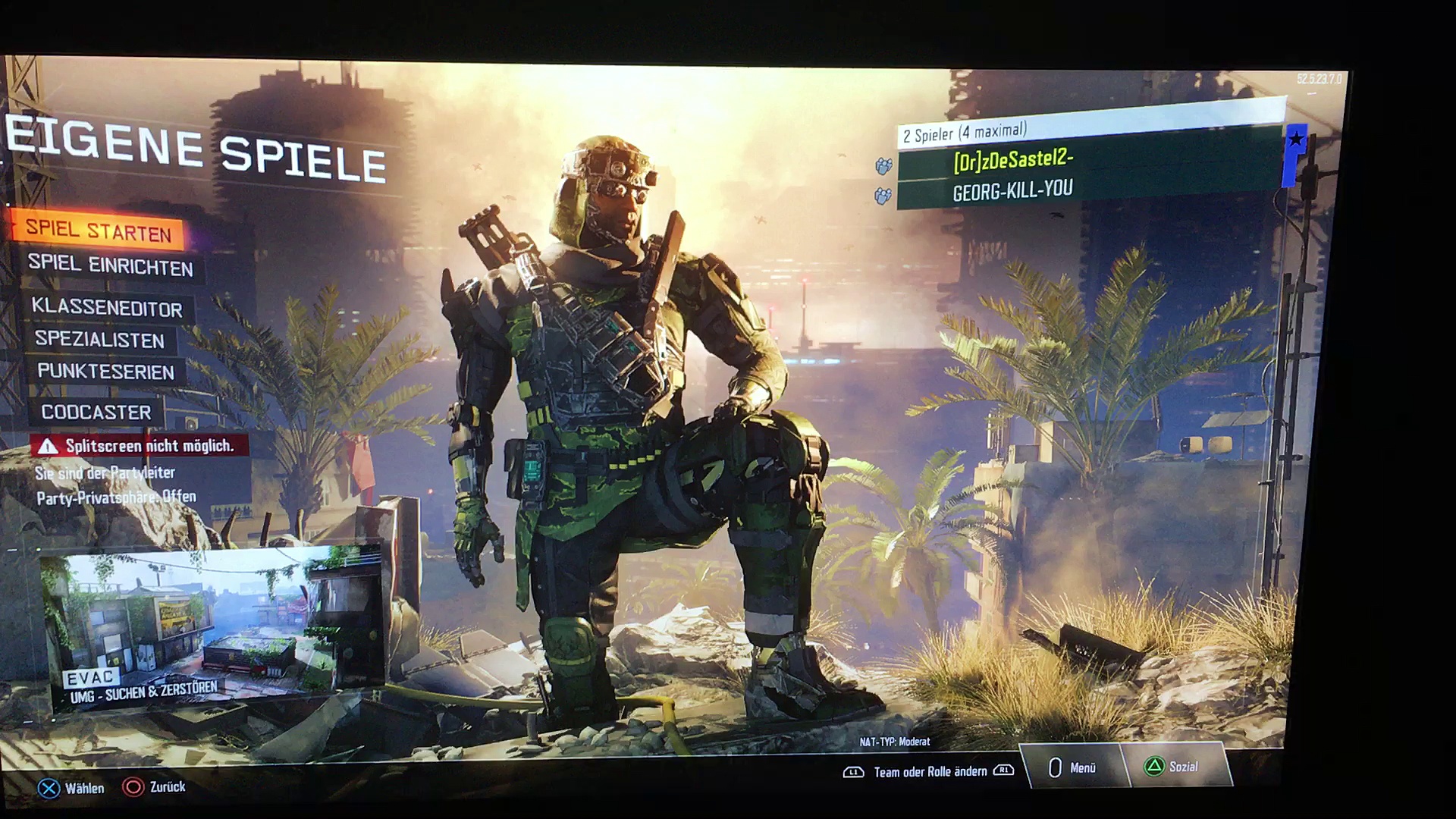Open the Klasseneditor menu entry

tap(107, 307)
